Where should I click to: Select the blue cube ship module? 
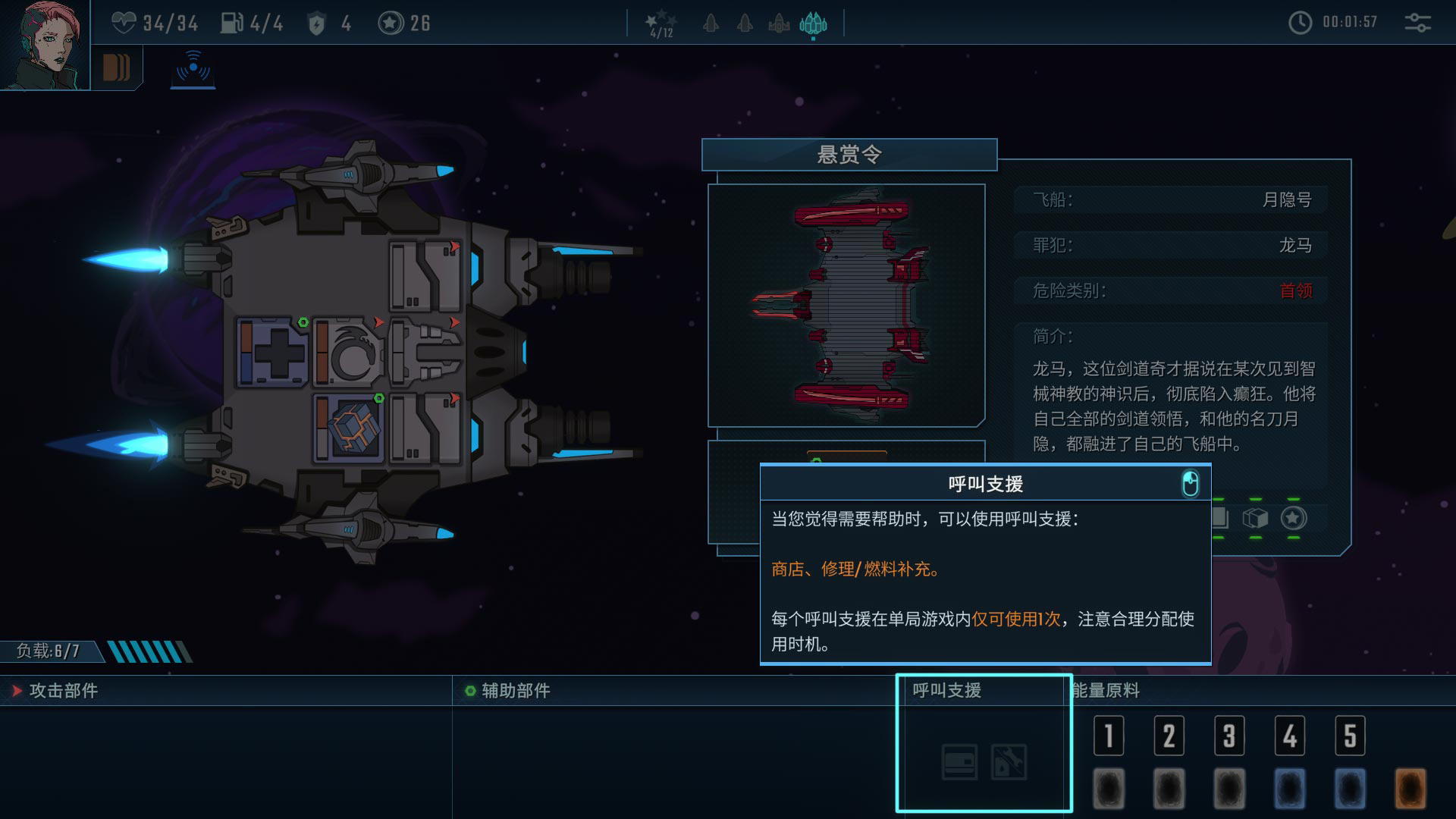coord(349,428)
